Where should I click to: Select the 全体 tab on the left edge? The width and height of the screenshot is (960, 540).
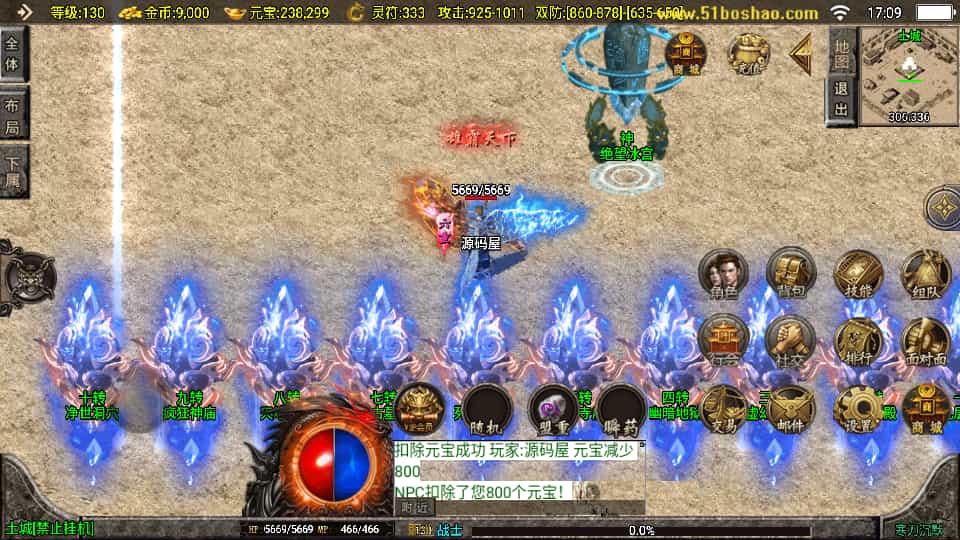pos(12,54)
